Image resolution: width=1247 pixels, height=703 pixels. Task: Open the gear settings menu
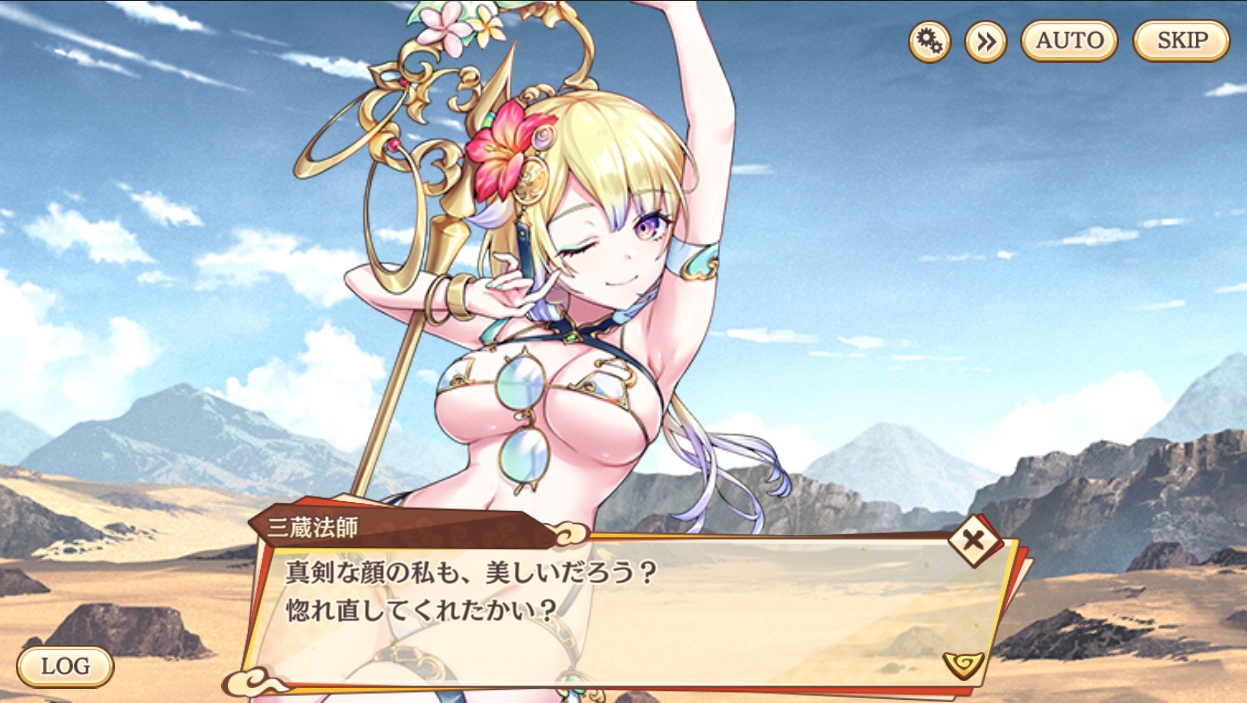click(x=929, y=42)
